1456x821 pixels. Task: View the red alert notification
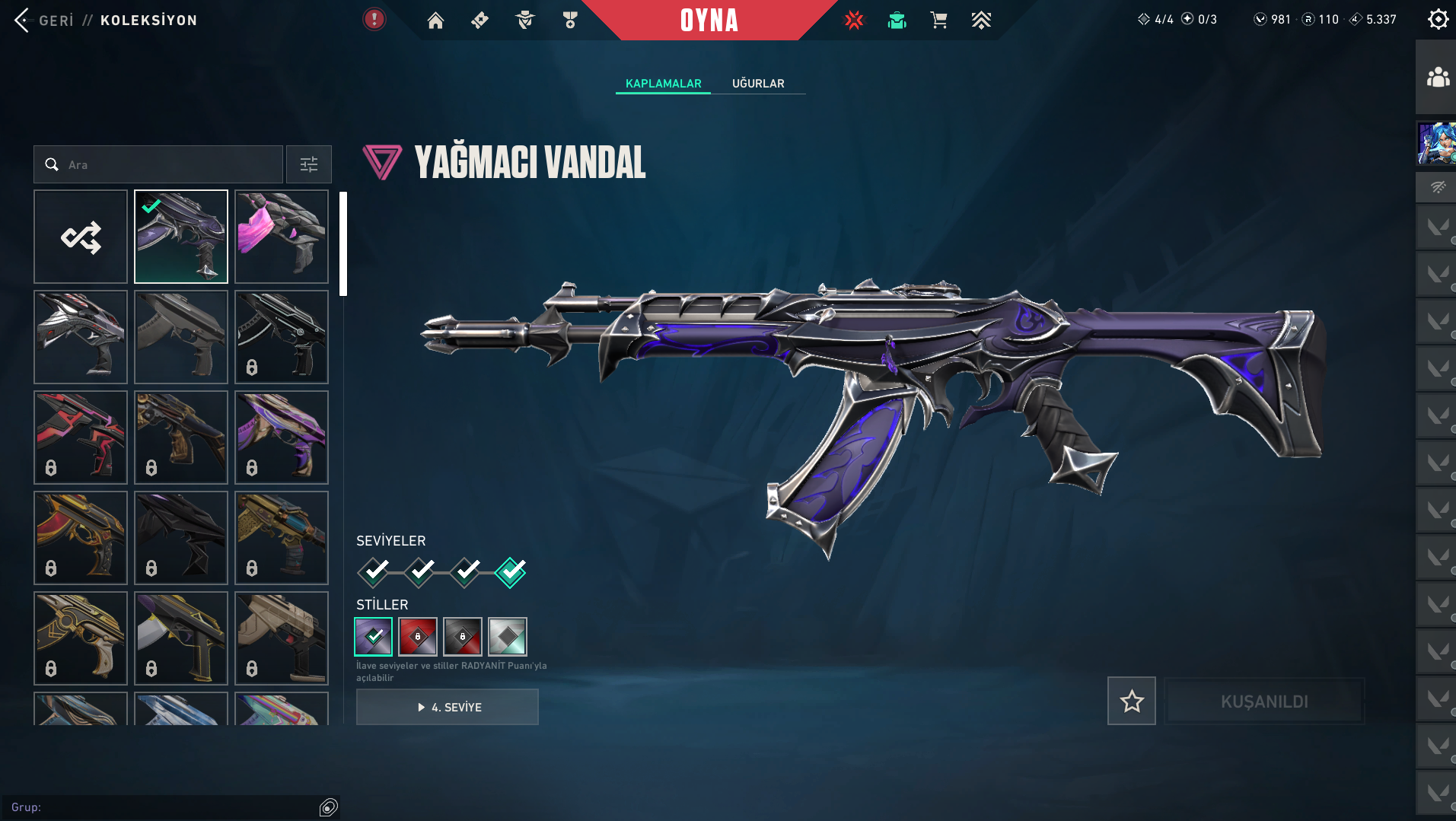(x=374, y=19)
